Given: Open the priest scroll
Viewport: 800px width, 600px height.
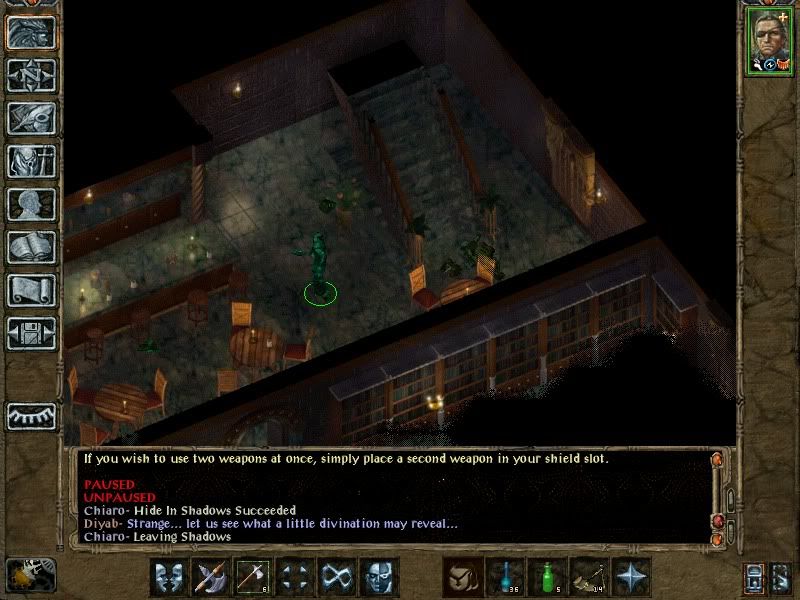Looking at the screenshot, I should coord(31,290).
